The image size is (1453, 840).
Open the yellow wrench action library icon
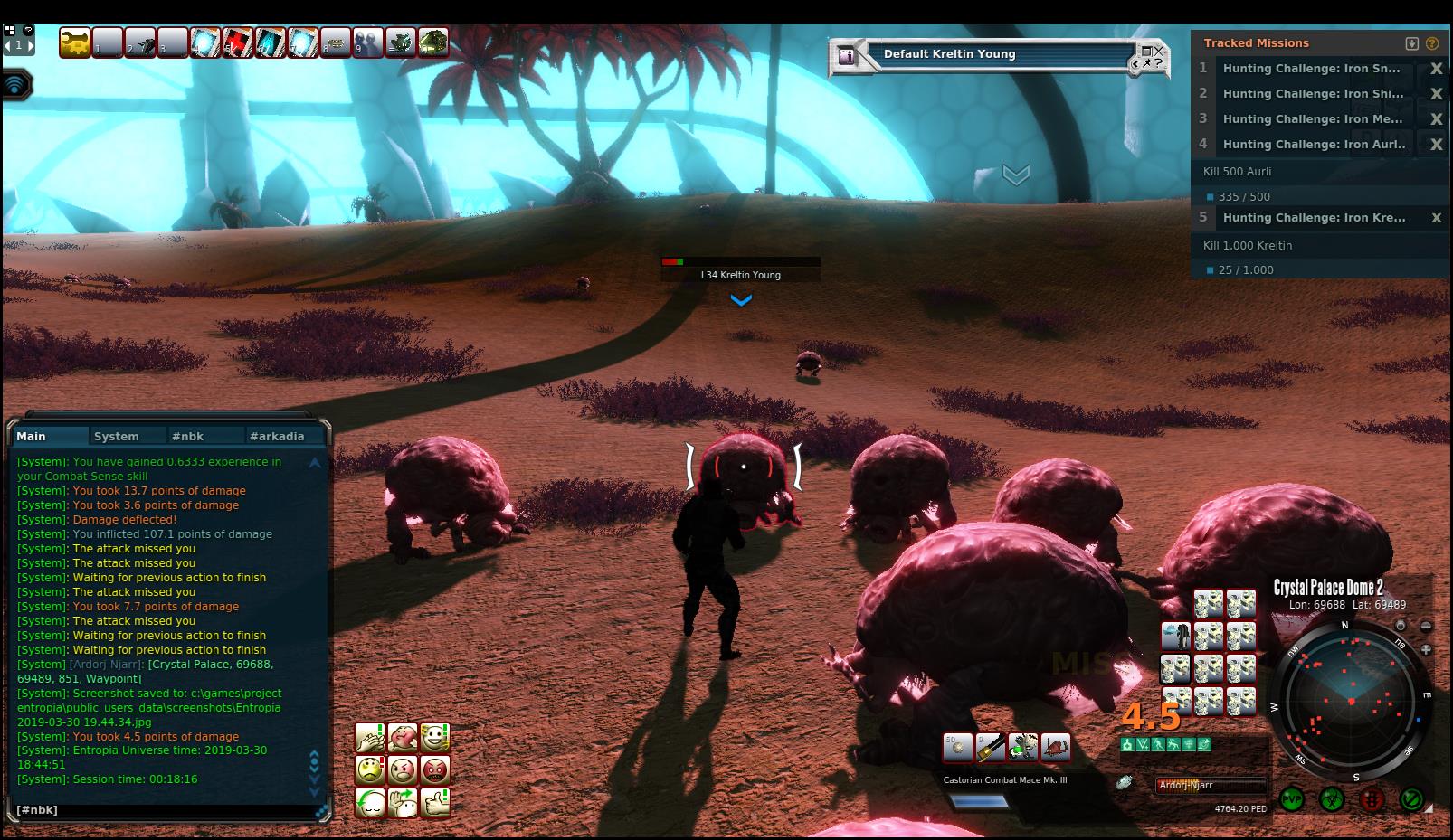(x=74, y=42)
